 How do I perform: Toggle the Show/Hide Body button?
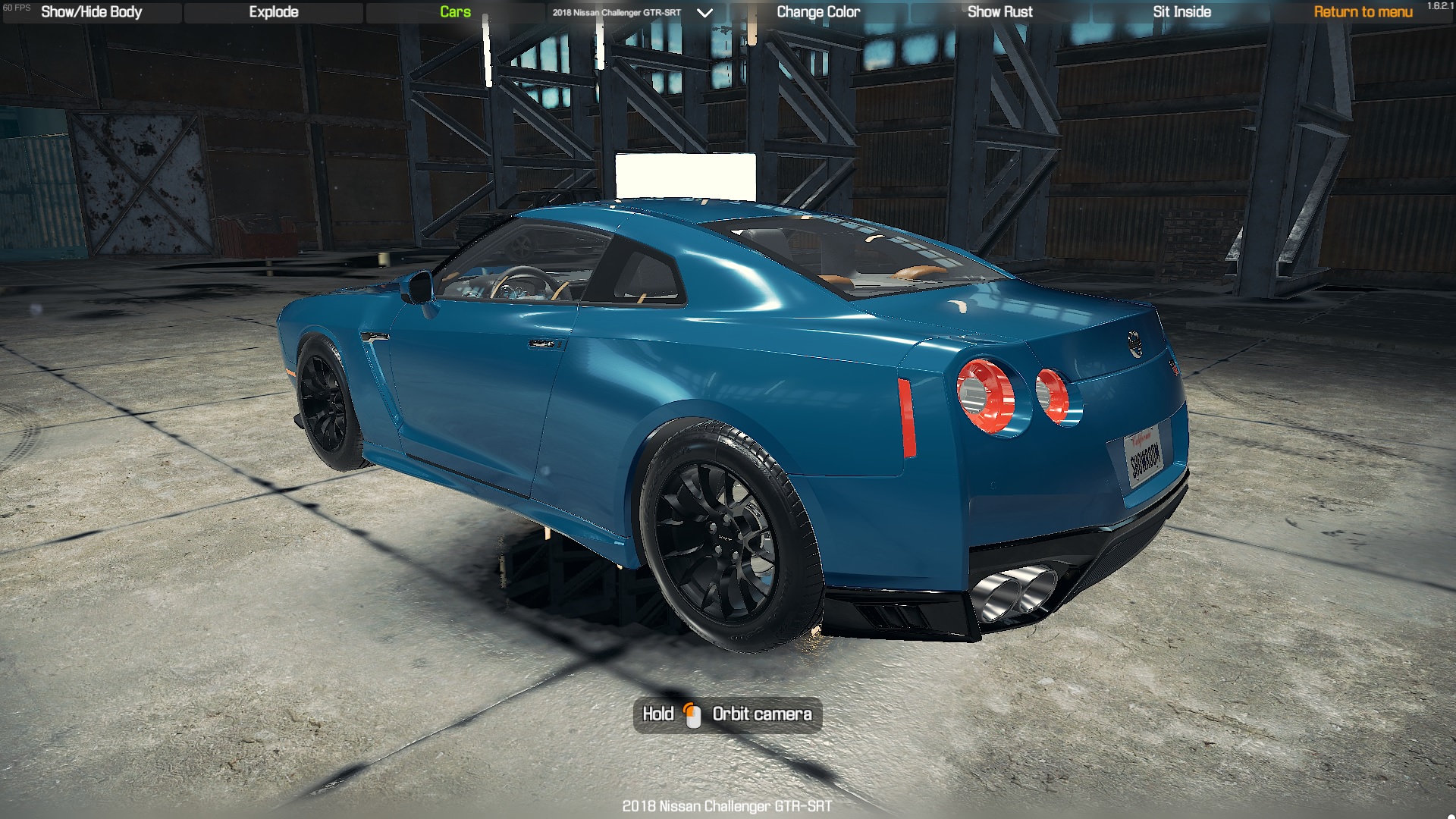click(92, 12)
